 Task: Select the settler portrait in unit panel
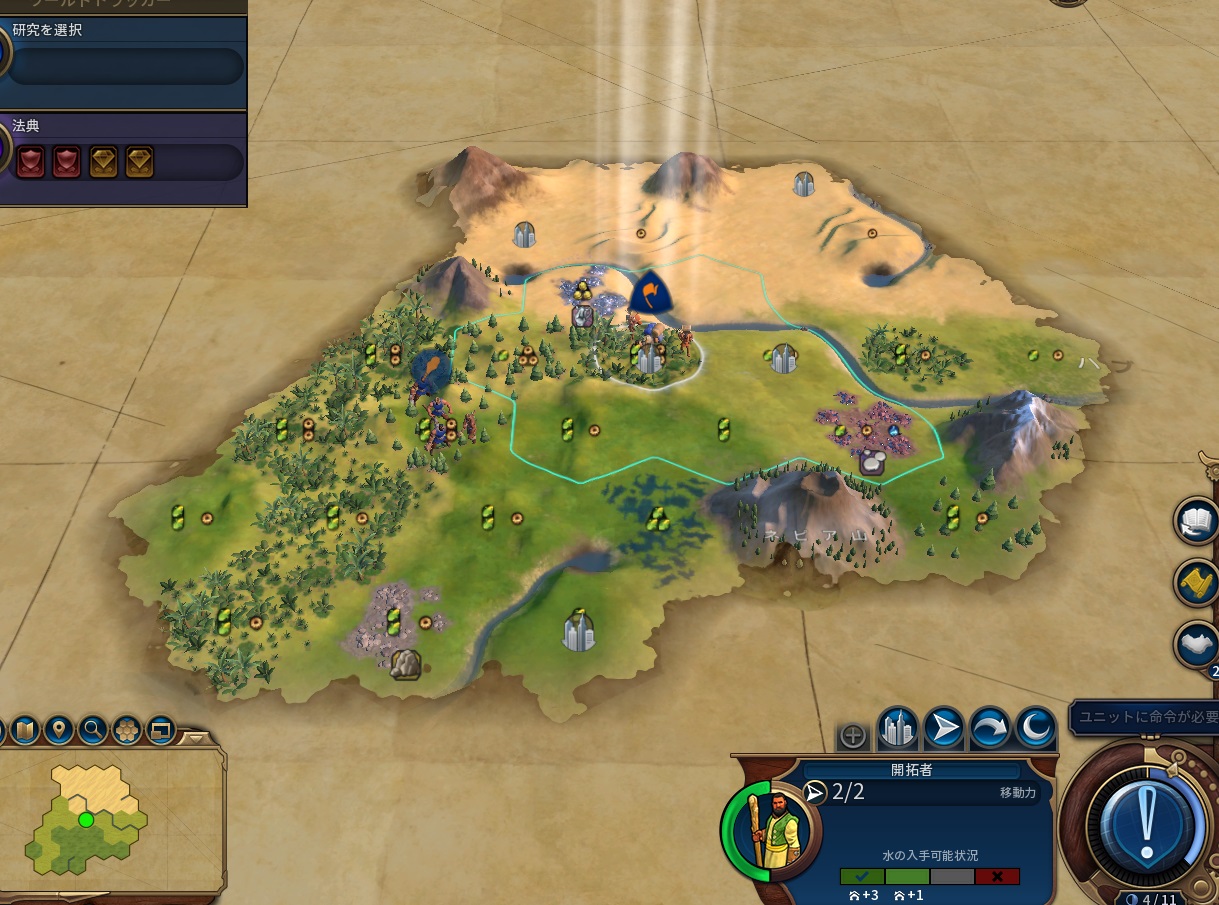point(772,832)
